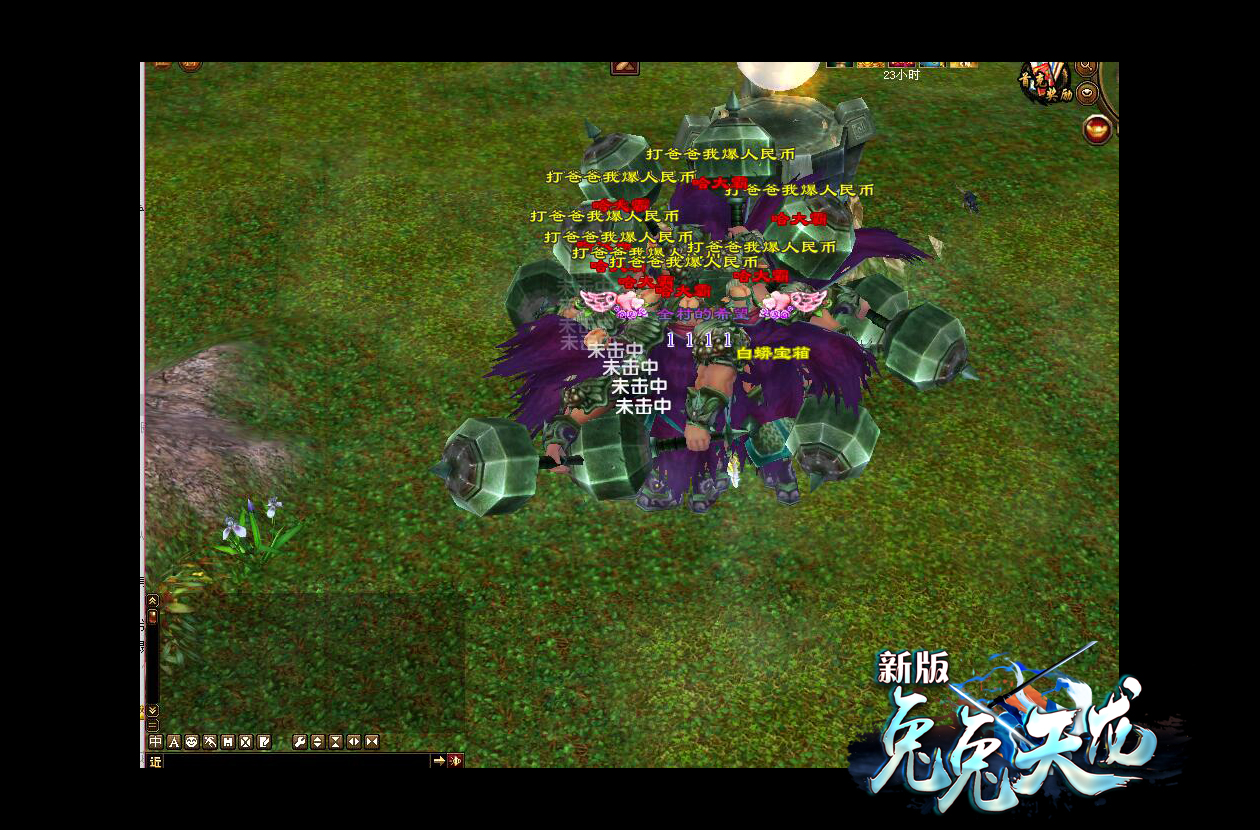1260x830 pixels.
Task: Click the crossed pickaxe chat toolbar button
Action: [x=210, y=742]
